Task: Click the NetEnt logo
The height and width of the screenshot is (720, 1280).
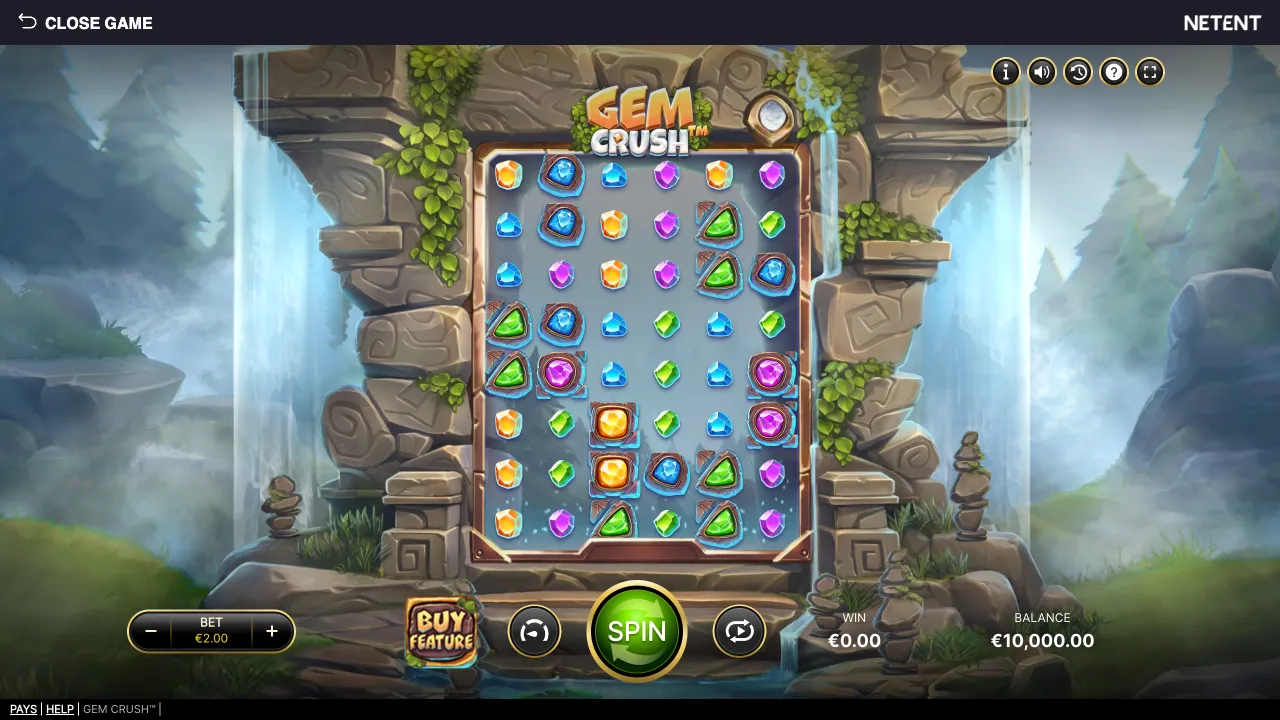Action: click(1222, 22)
